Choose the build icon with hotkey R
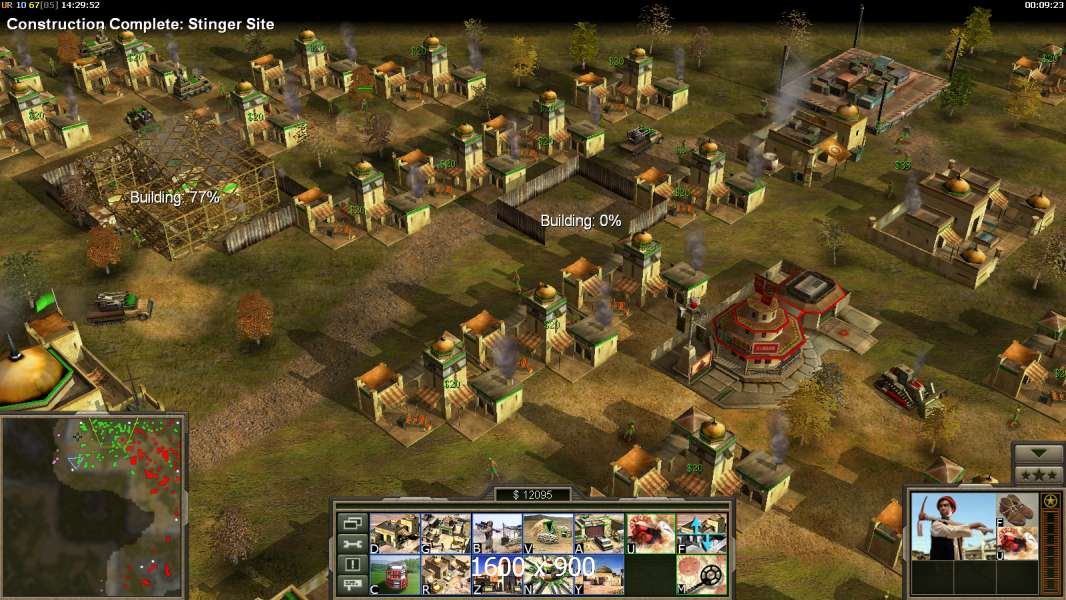 click(445, 575)
